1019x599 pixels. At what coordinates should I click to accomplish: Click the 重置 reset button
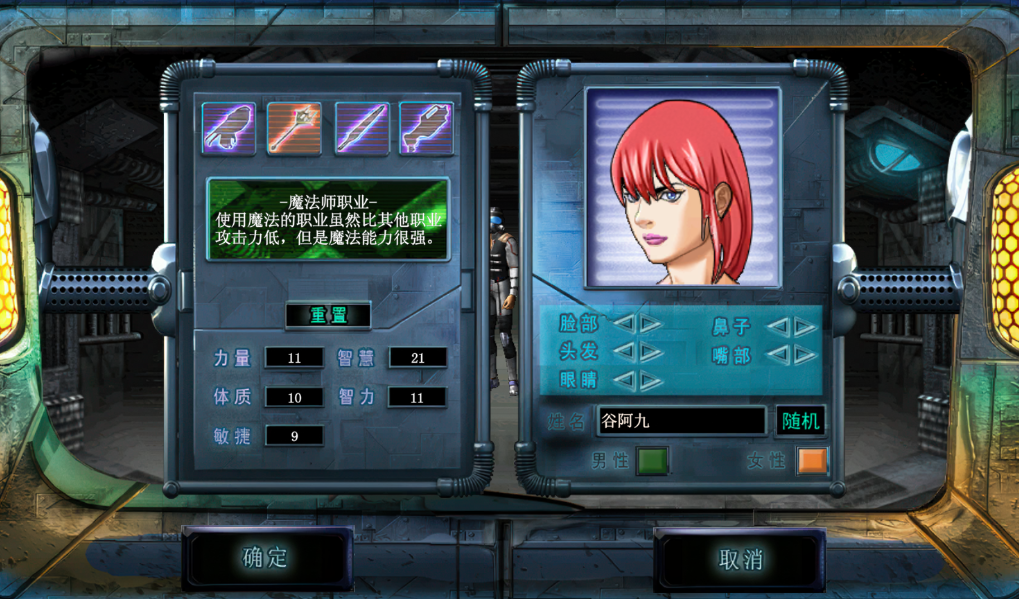(327, 315)
